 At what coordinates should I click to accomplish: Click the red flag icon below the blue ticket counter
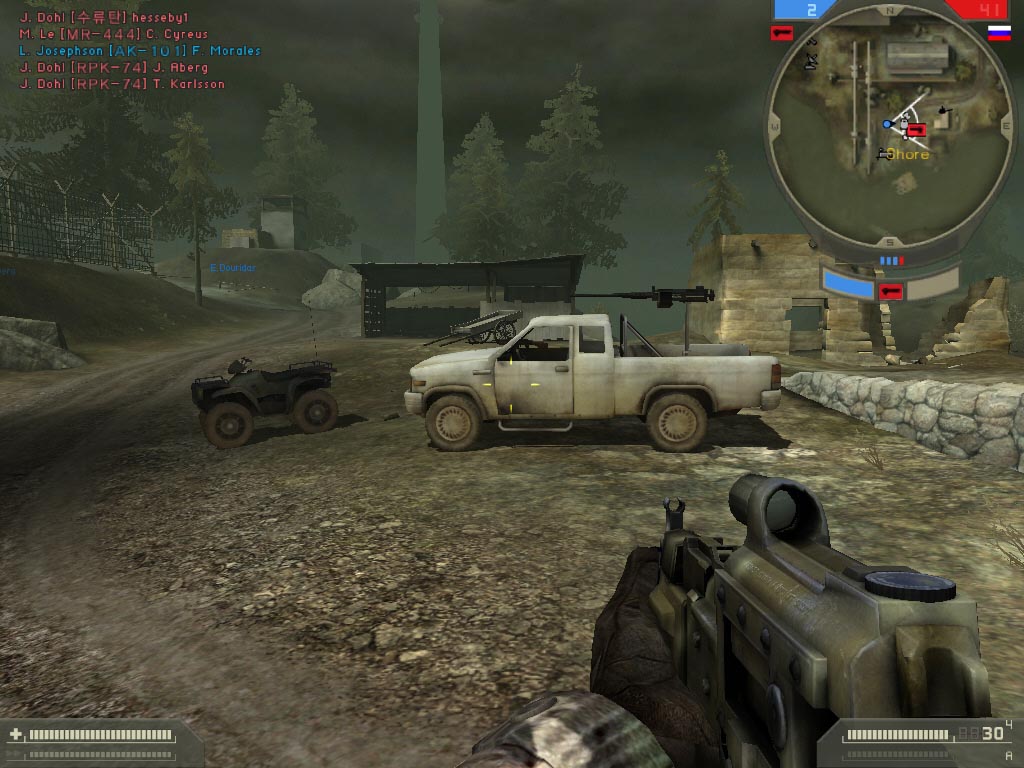[x=781, y=33]
